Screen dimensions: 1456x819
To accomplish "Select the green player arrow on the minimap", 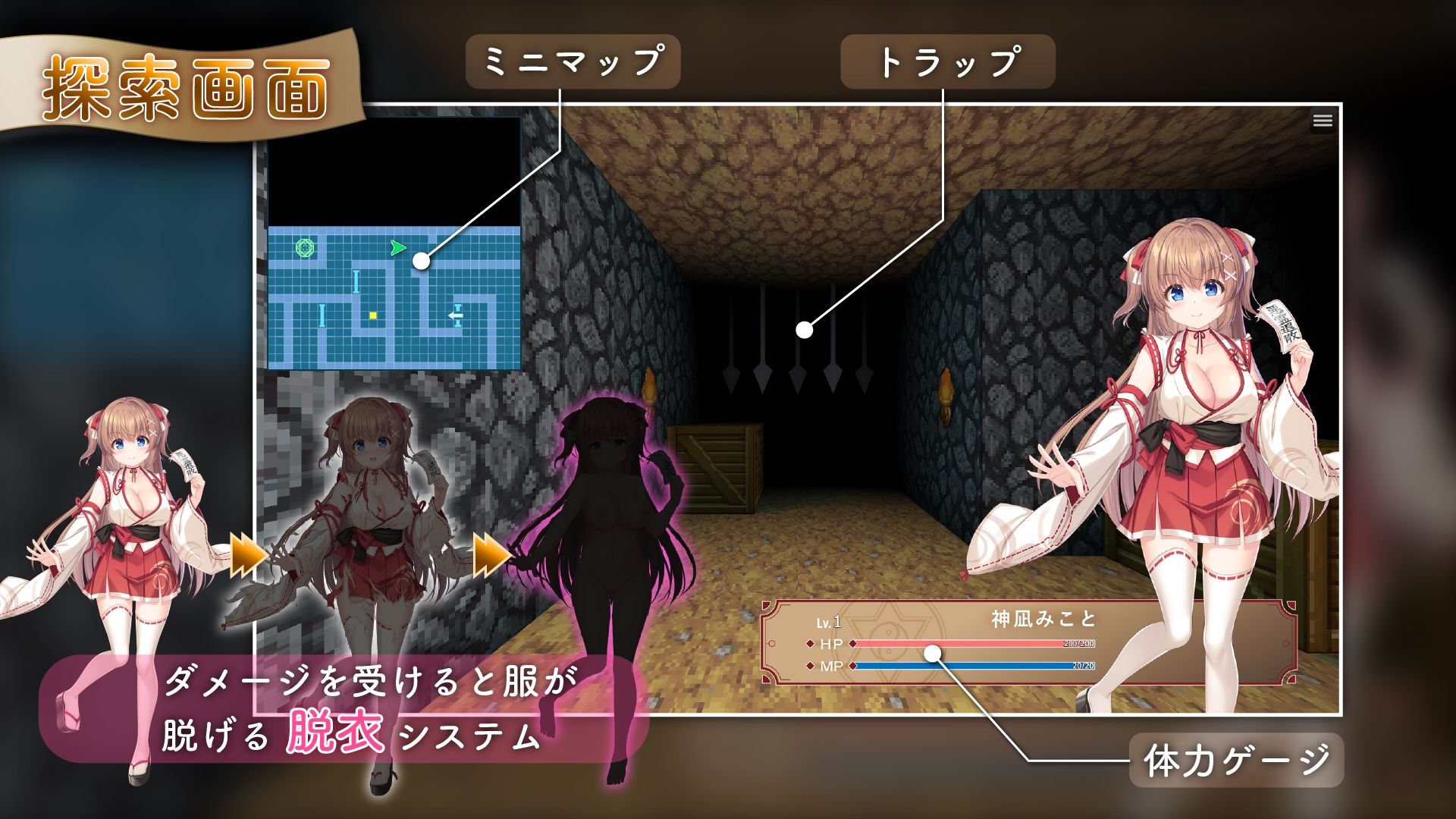I will point(399,248).
